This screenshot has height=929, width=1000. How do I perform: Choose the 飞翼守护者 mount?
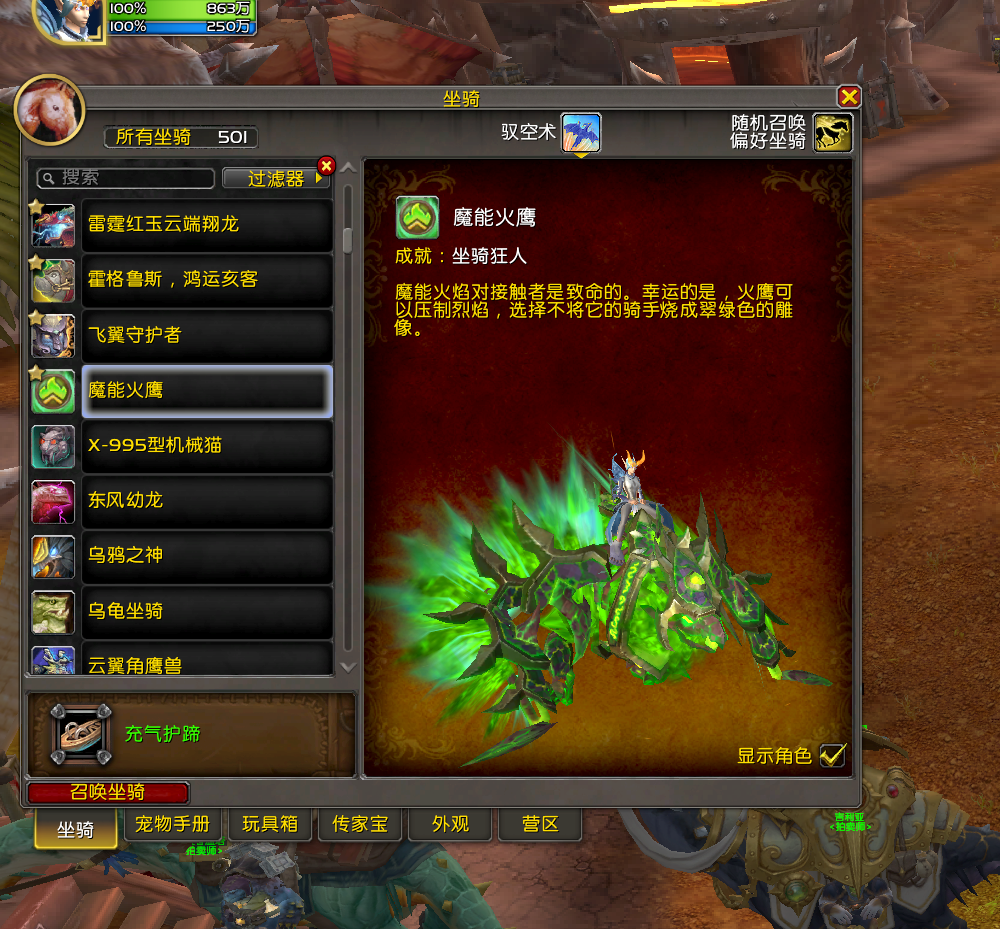coord(207,335)
